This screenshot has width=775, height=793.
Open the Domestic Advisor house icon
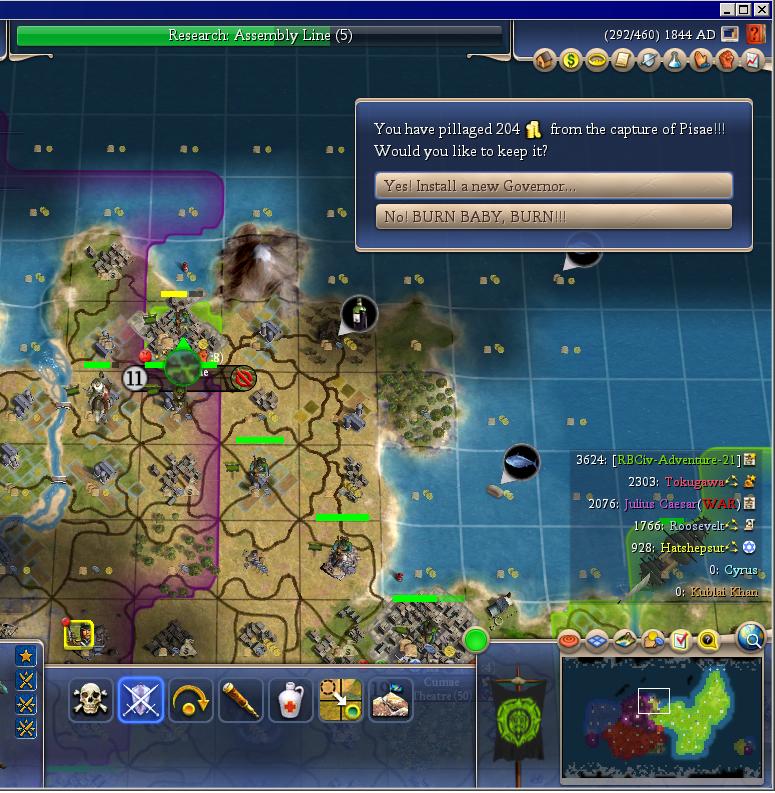point(546,61)
